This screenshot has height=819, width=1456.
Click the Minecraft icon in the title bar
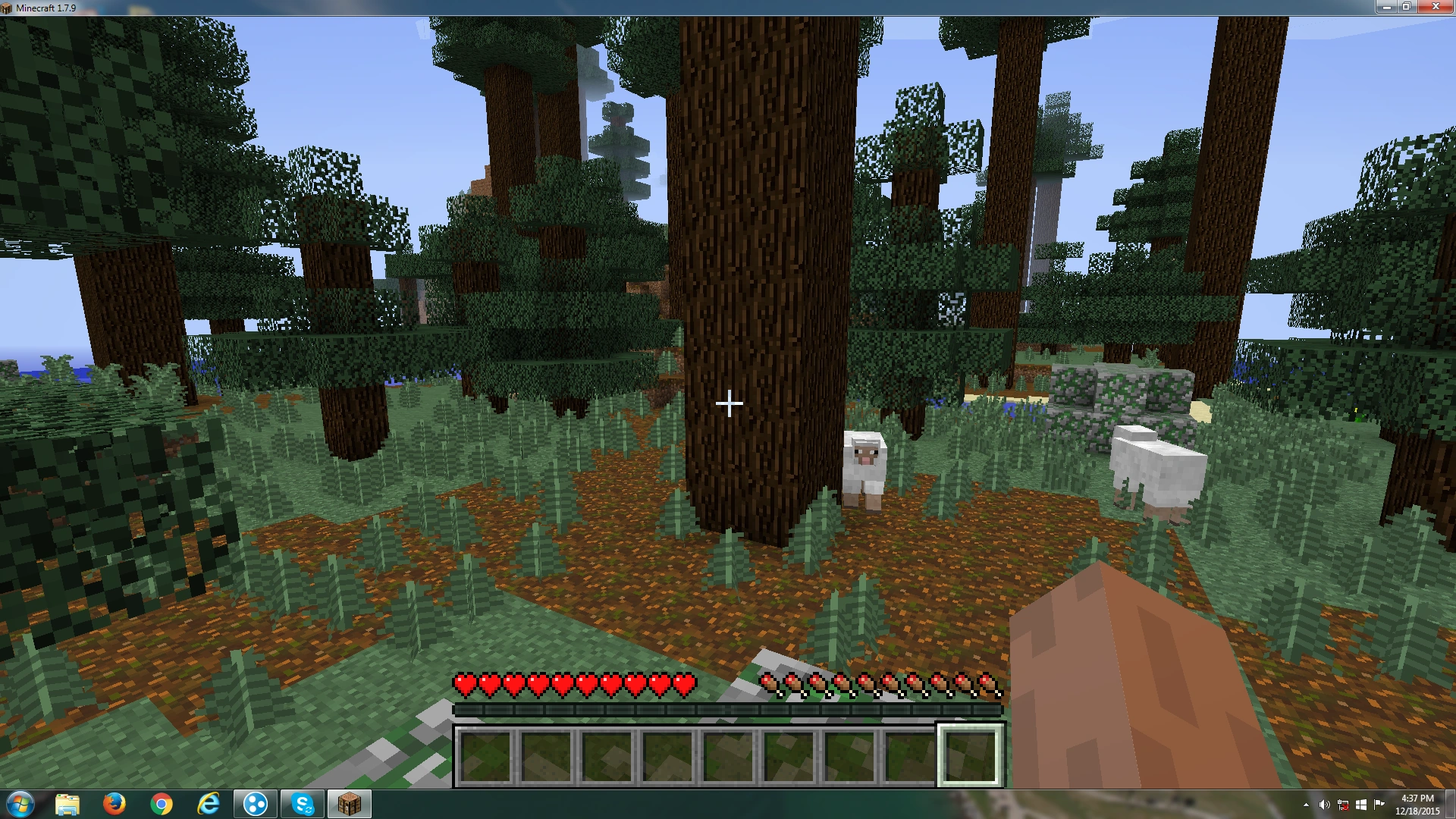click(8, 7)
